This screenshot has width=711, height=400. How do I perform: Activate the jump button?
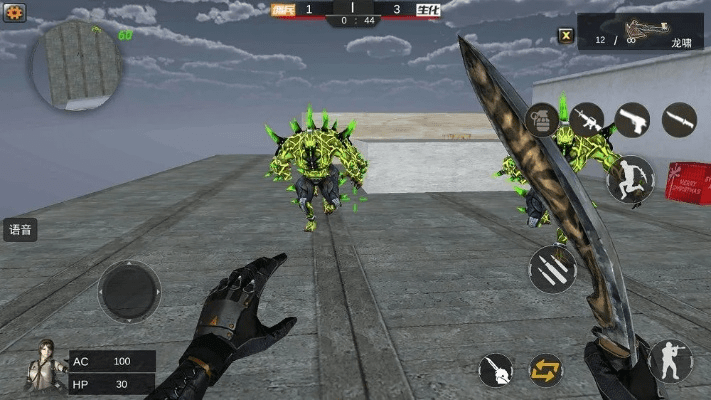[630, 180]
